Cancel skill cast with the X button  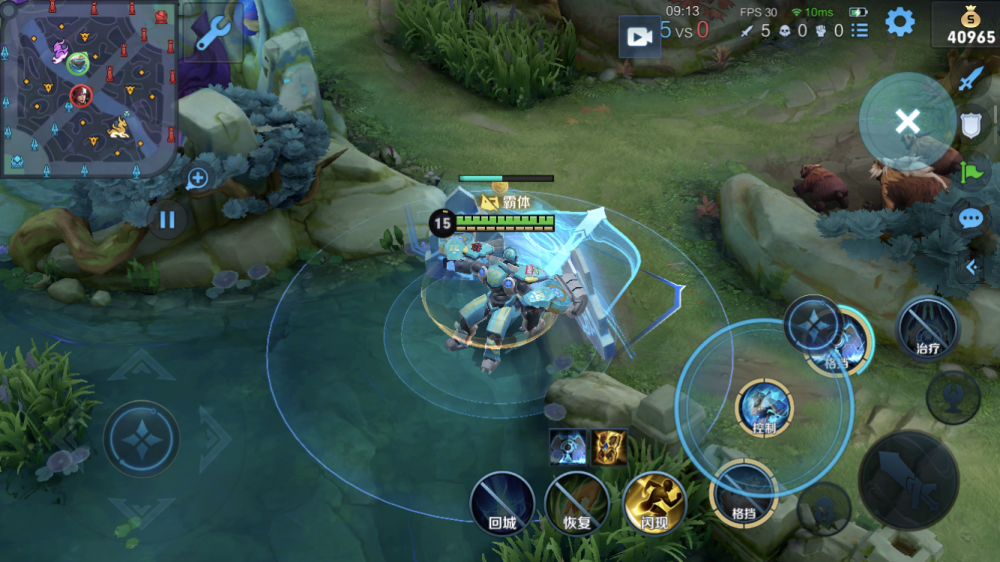[907, 122]
